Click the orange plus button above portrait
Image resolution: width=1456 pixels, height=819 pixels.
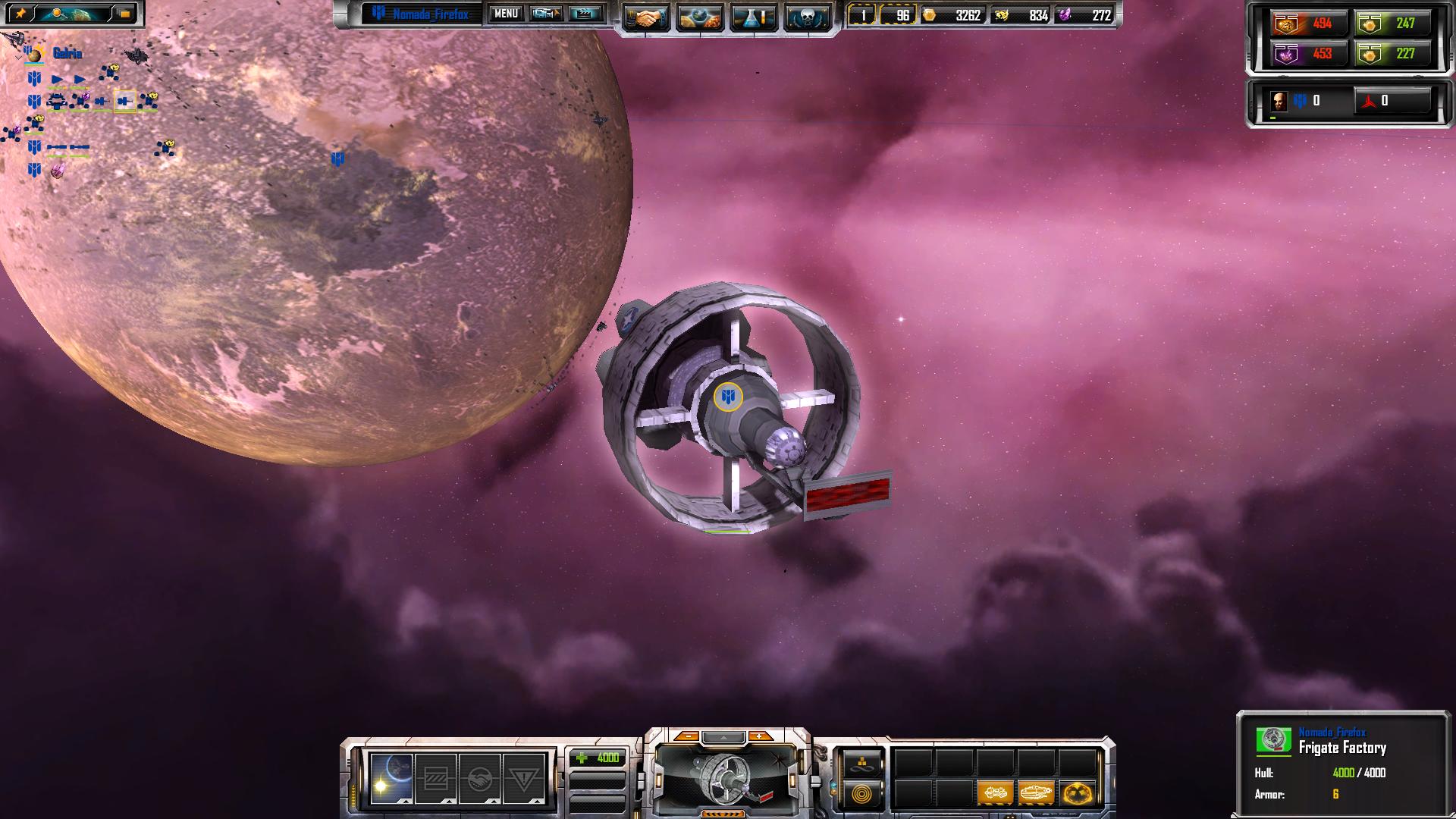point(759,736)
